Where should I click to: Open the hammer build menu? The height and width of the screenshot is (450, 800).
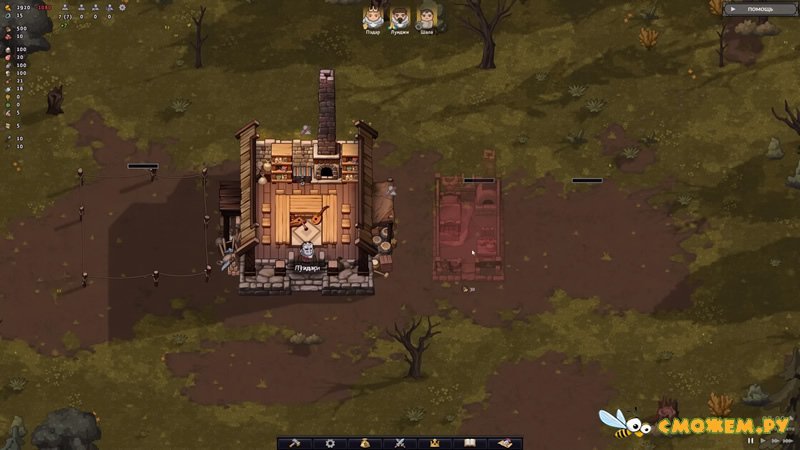point(296,442)
